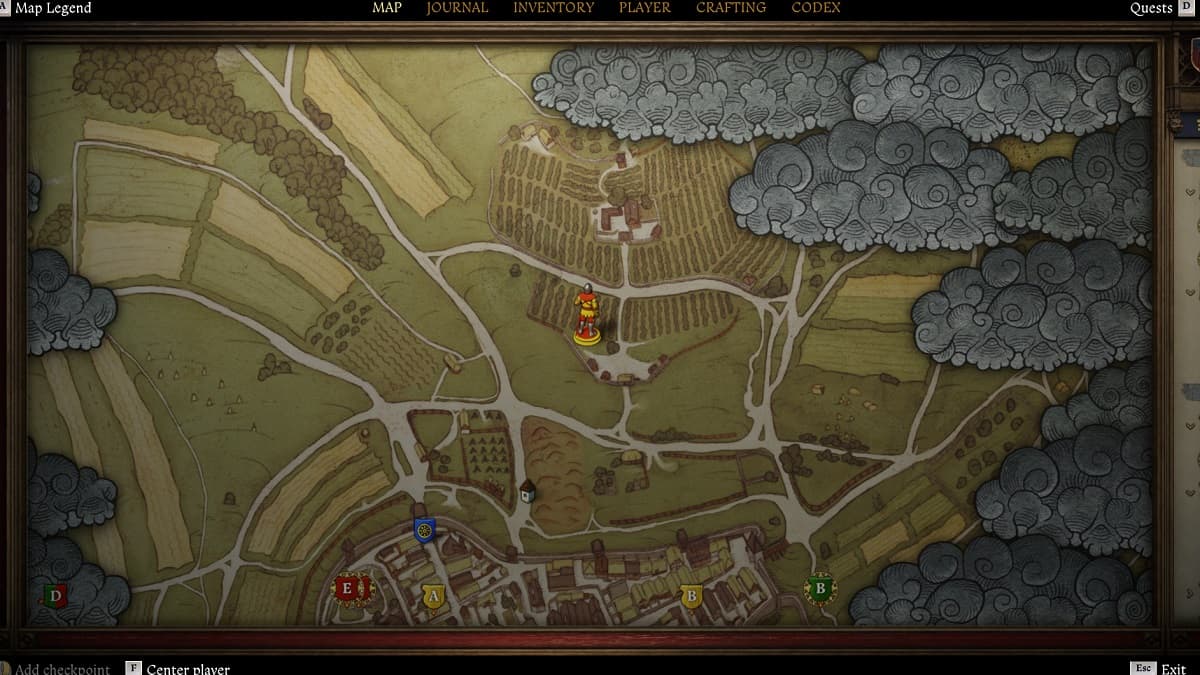The image size is (1200, 675).
Task: Open the Codex tab
Action: [x=816, y=8]
